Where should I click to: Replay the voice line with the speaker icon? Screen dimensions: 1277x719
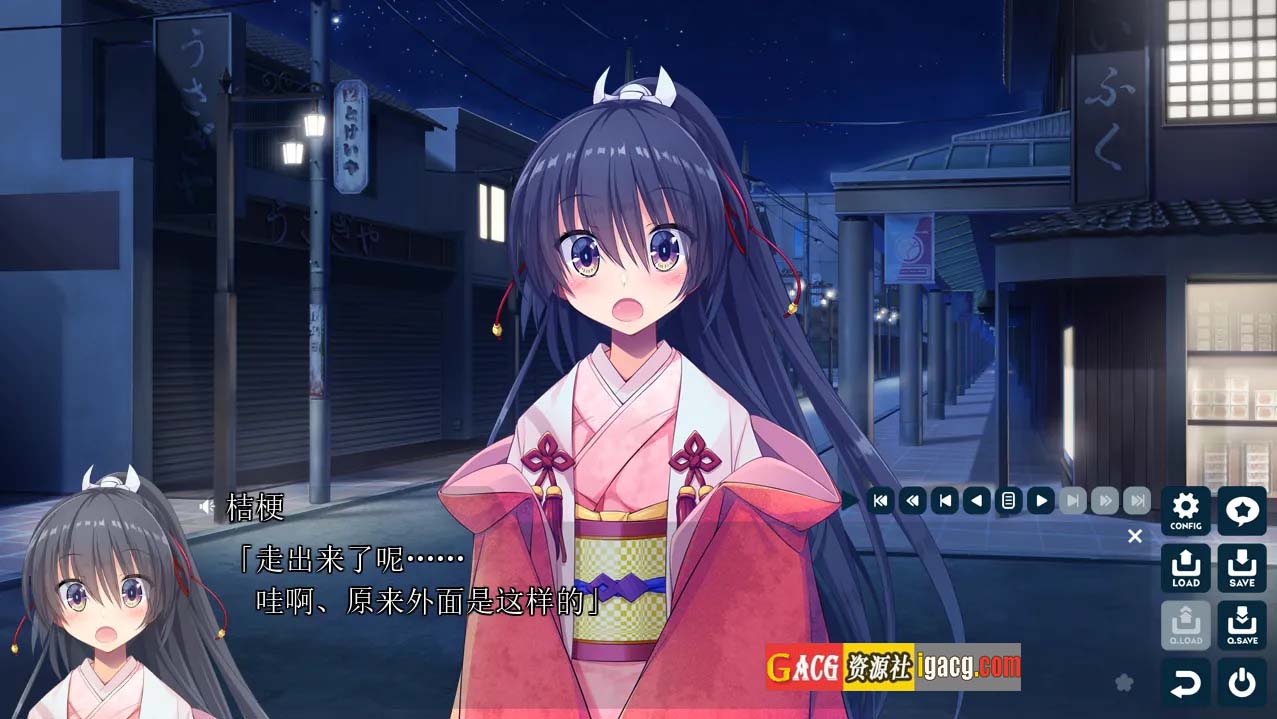pos(206,507)
